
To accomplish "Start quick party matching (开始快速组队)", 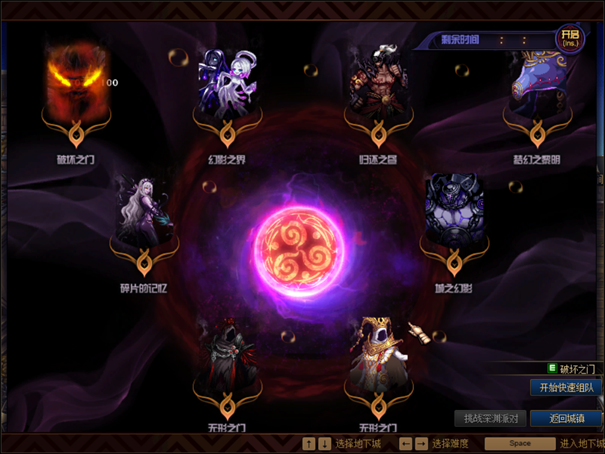I will (566, 387).
